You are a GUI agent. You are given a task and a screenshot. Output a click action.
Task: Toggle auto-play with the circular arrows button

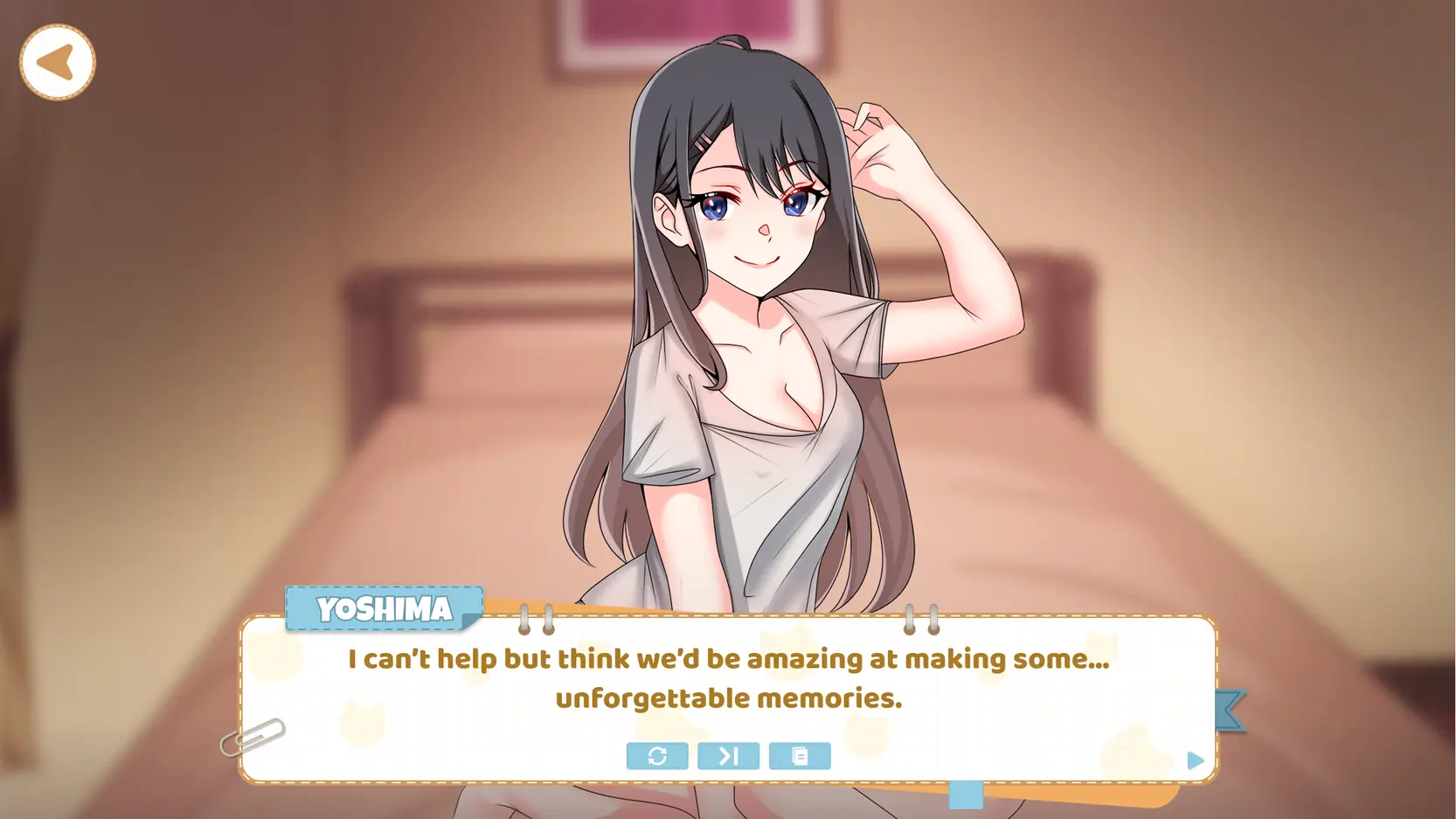click(x=657, y=756)
